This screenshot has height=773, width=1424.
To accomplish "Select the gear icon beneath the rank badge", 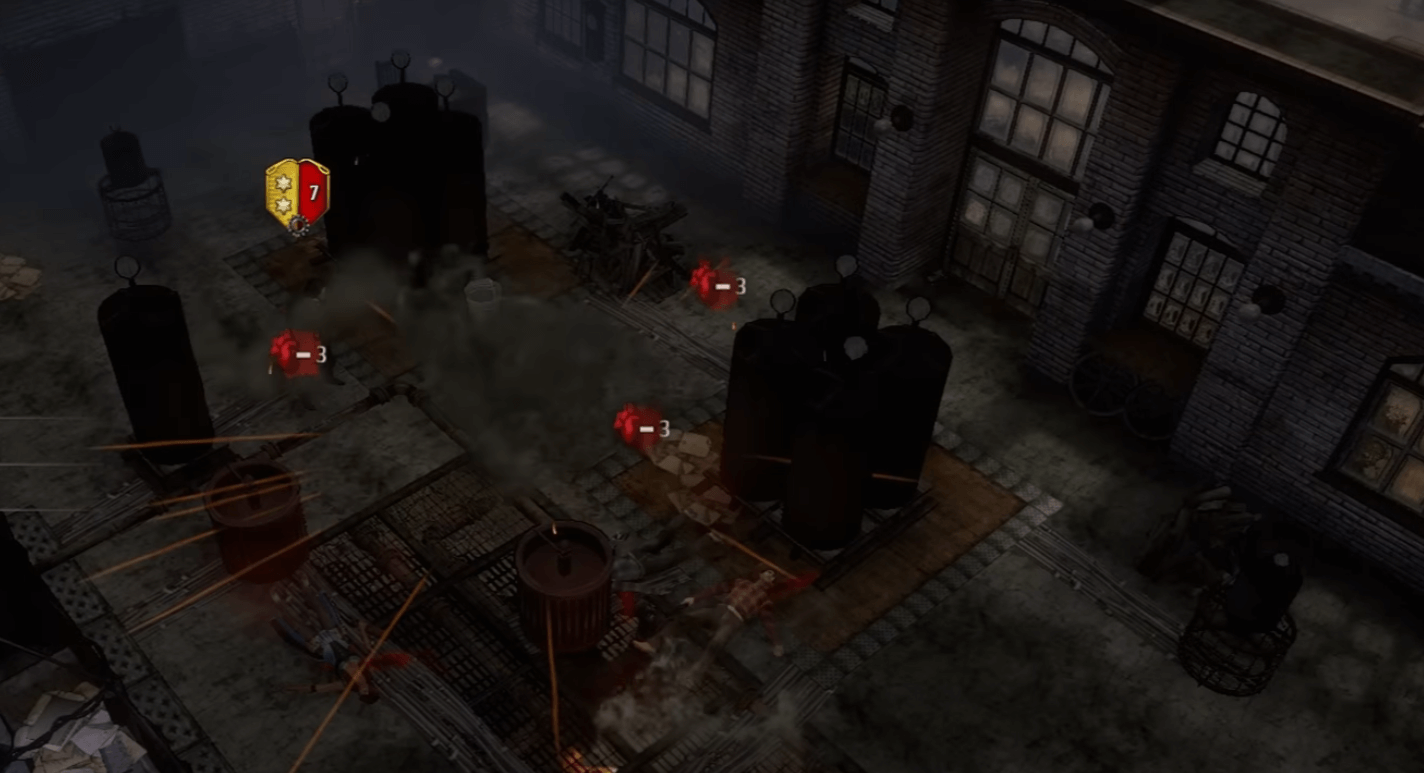I will (x=297, y=225).
